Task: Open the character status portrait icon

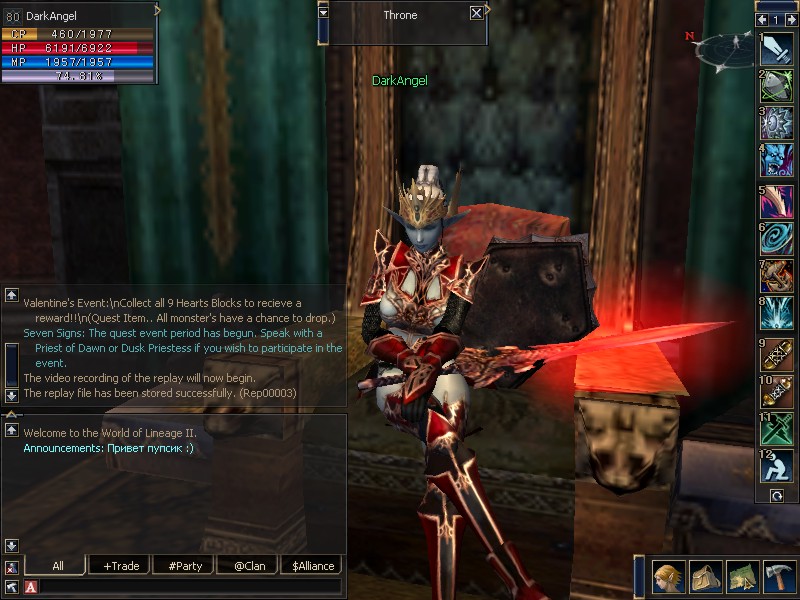Action: [x=668, y=577]
